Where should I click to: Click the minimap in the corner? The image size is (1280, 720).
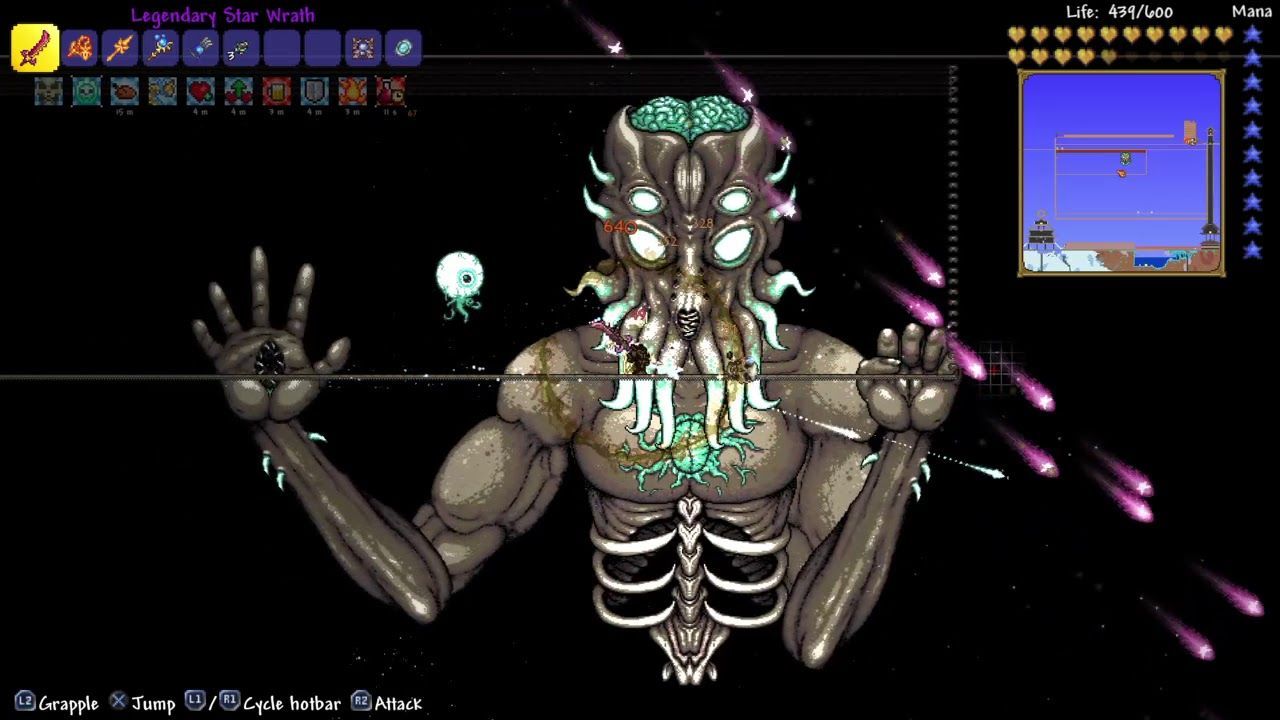point(1121,173)
